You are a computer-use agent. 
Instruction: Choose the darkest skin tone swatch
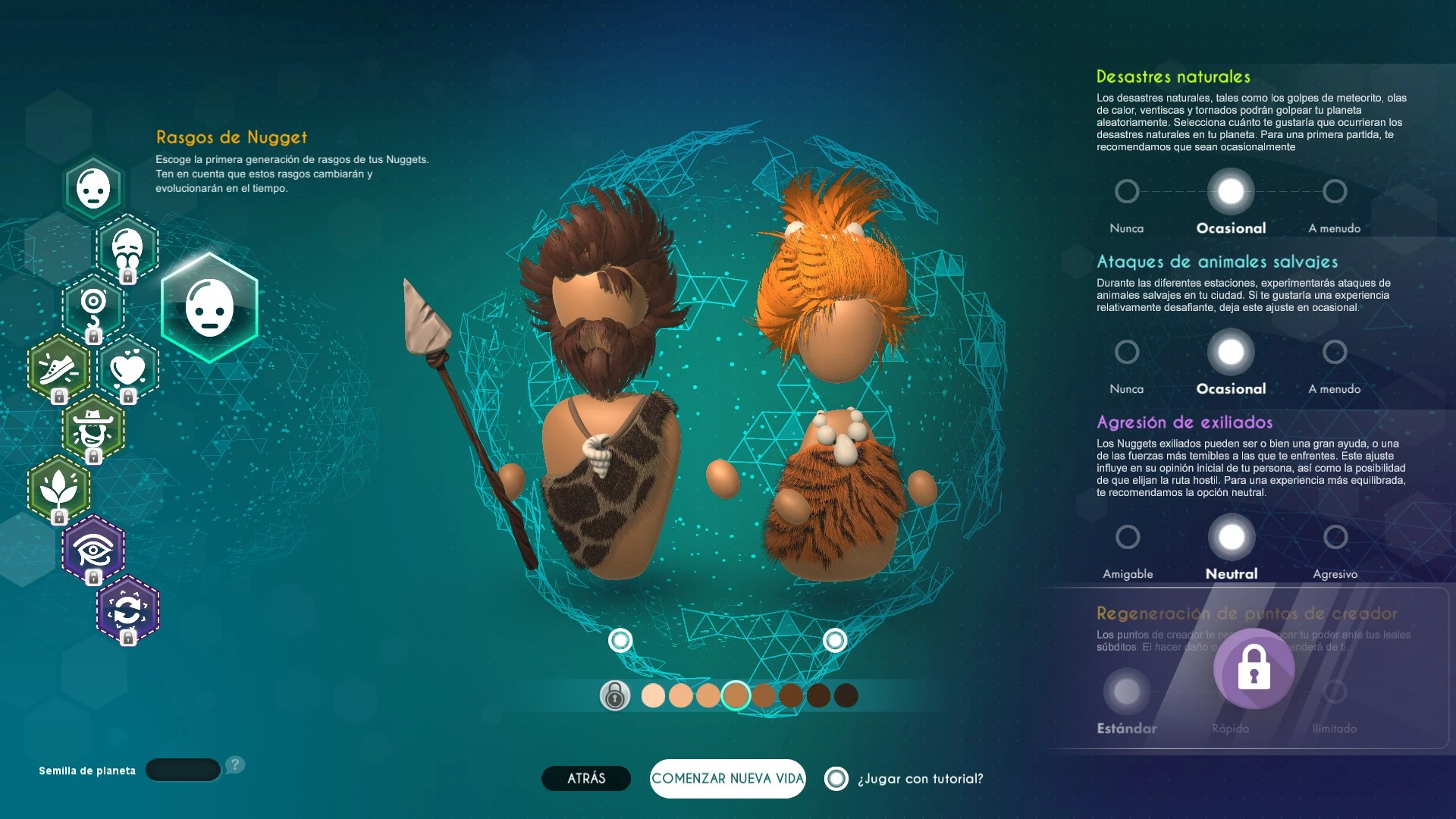pyautogui.click(x=846, y=695)
